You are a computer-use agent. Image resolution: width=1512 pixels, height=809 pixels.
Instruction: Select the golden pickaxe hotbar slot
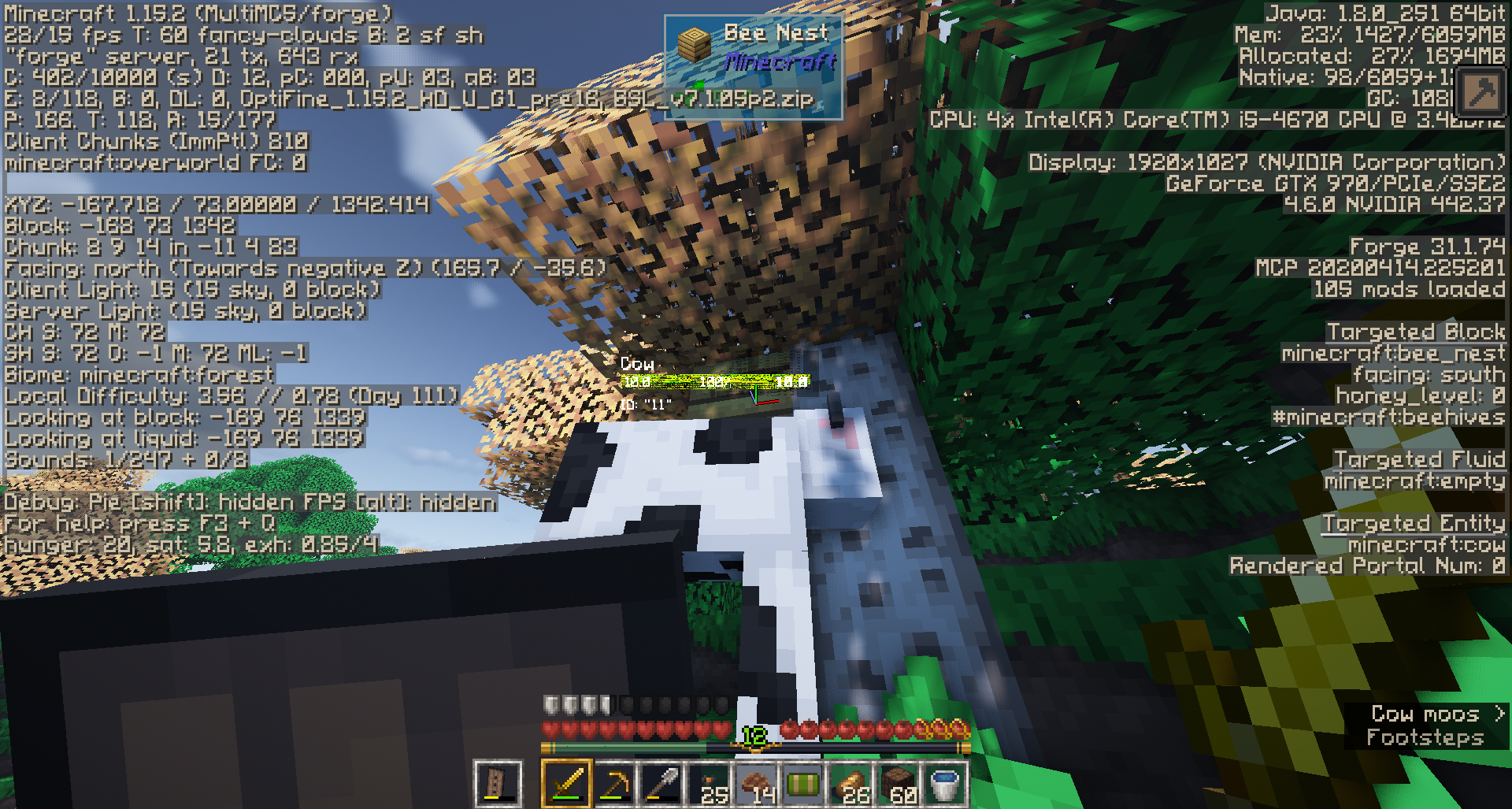pyautogui.click(x=614, y=784)
